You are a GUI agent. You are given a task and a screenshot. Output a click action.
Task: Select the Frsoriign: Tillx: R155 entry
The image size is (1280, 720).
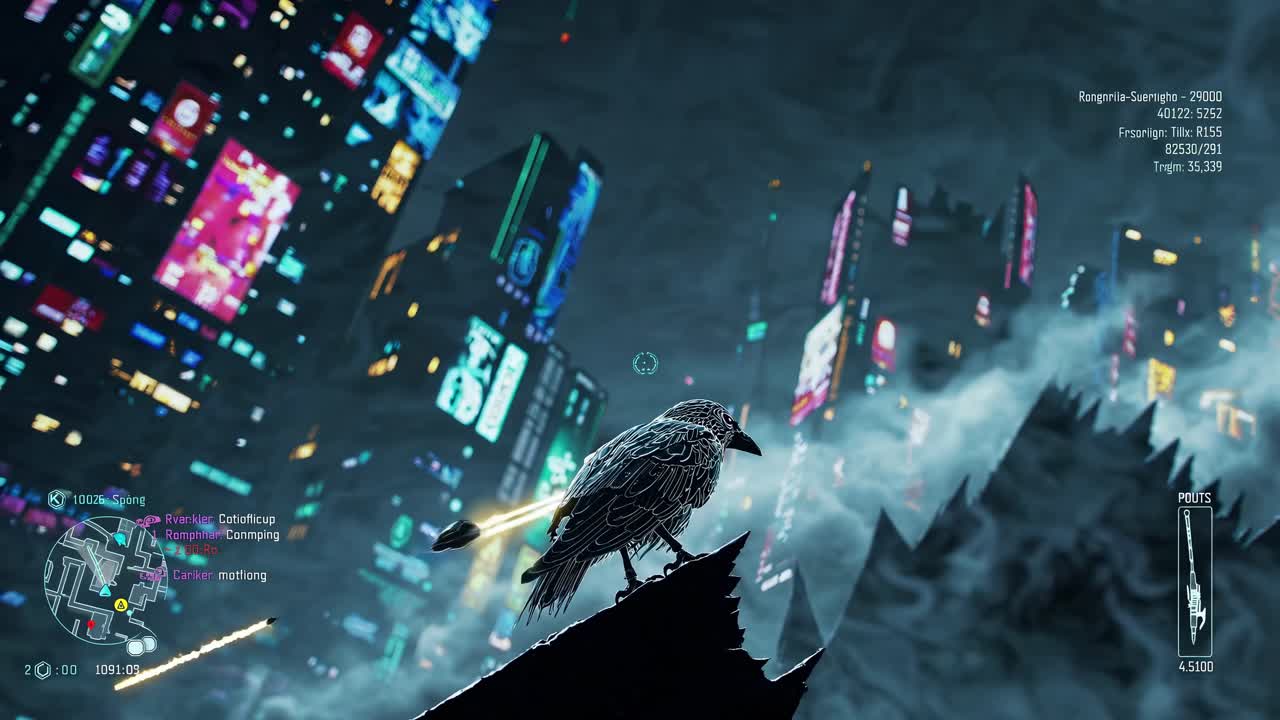1172,130
